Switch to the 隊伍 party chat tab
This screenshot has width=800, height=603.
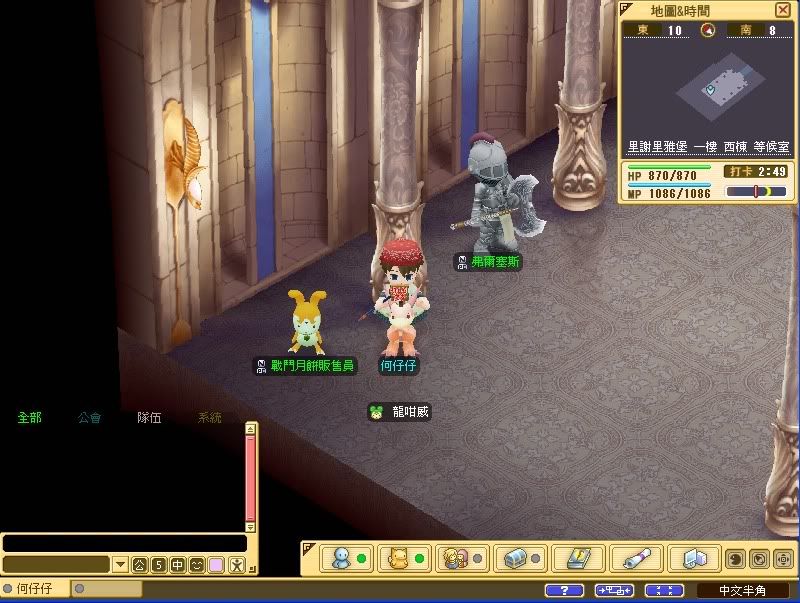[149, 418]
